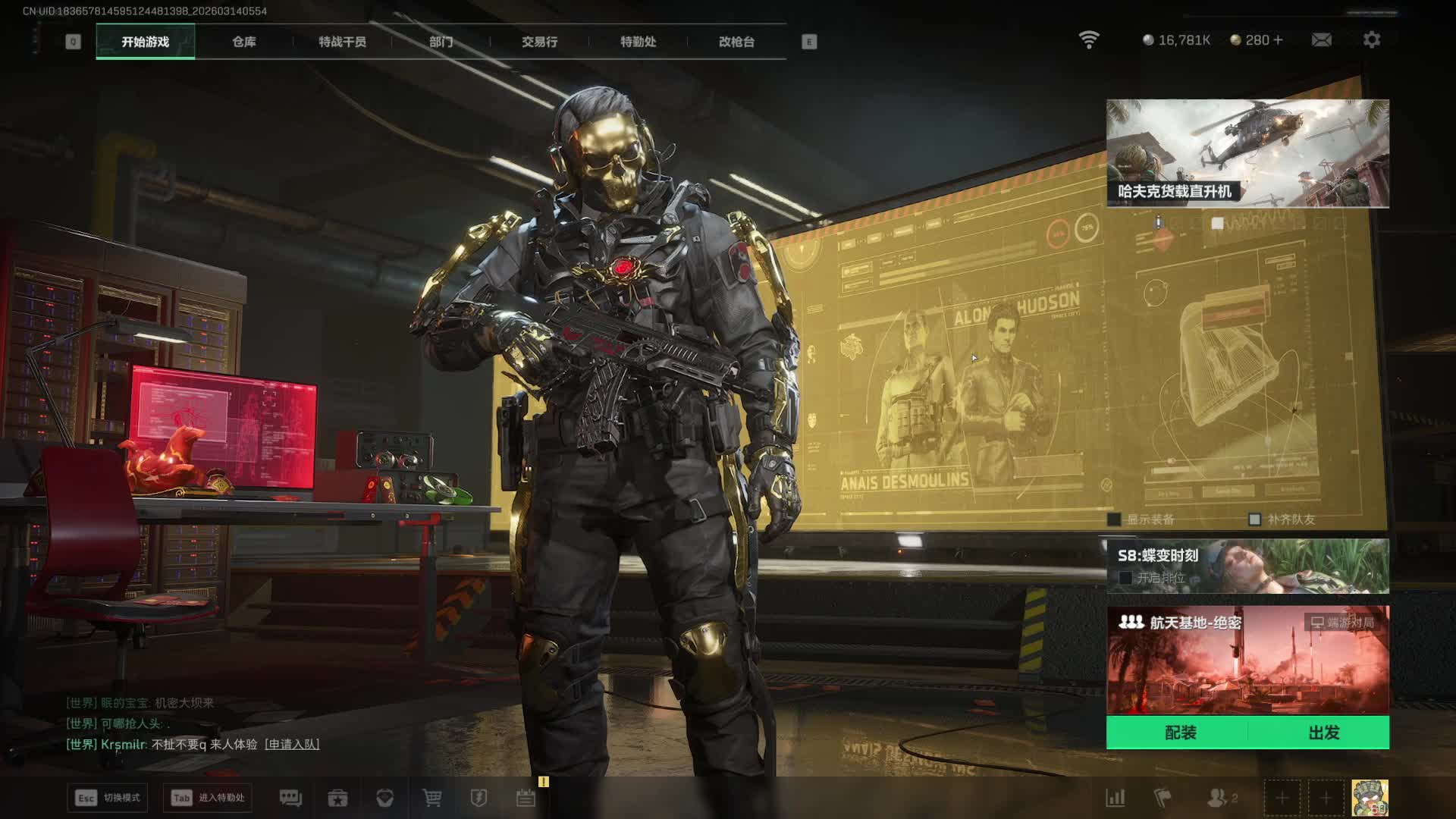The height and width of the screenshot is (819, 1456).
Task: Toggle the 显示装备 checkbox
Action: [1114, 519]
